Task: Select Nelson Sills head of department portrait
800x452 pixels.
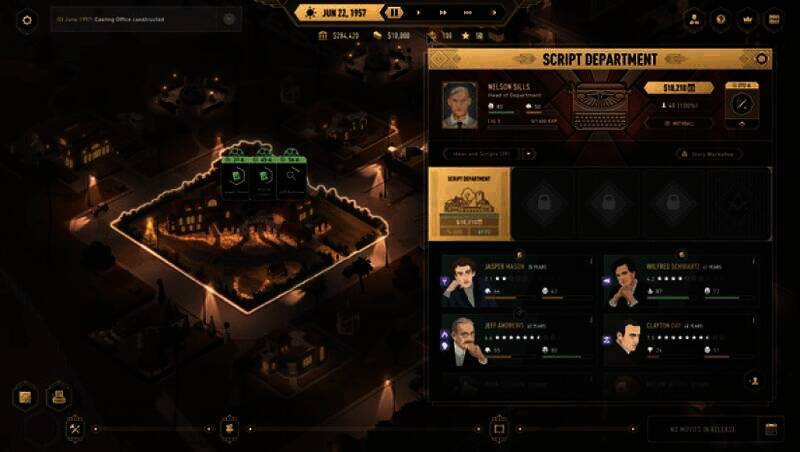Action: tap(460, 104)
